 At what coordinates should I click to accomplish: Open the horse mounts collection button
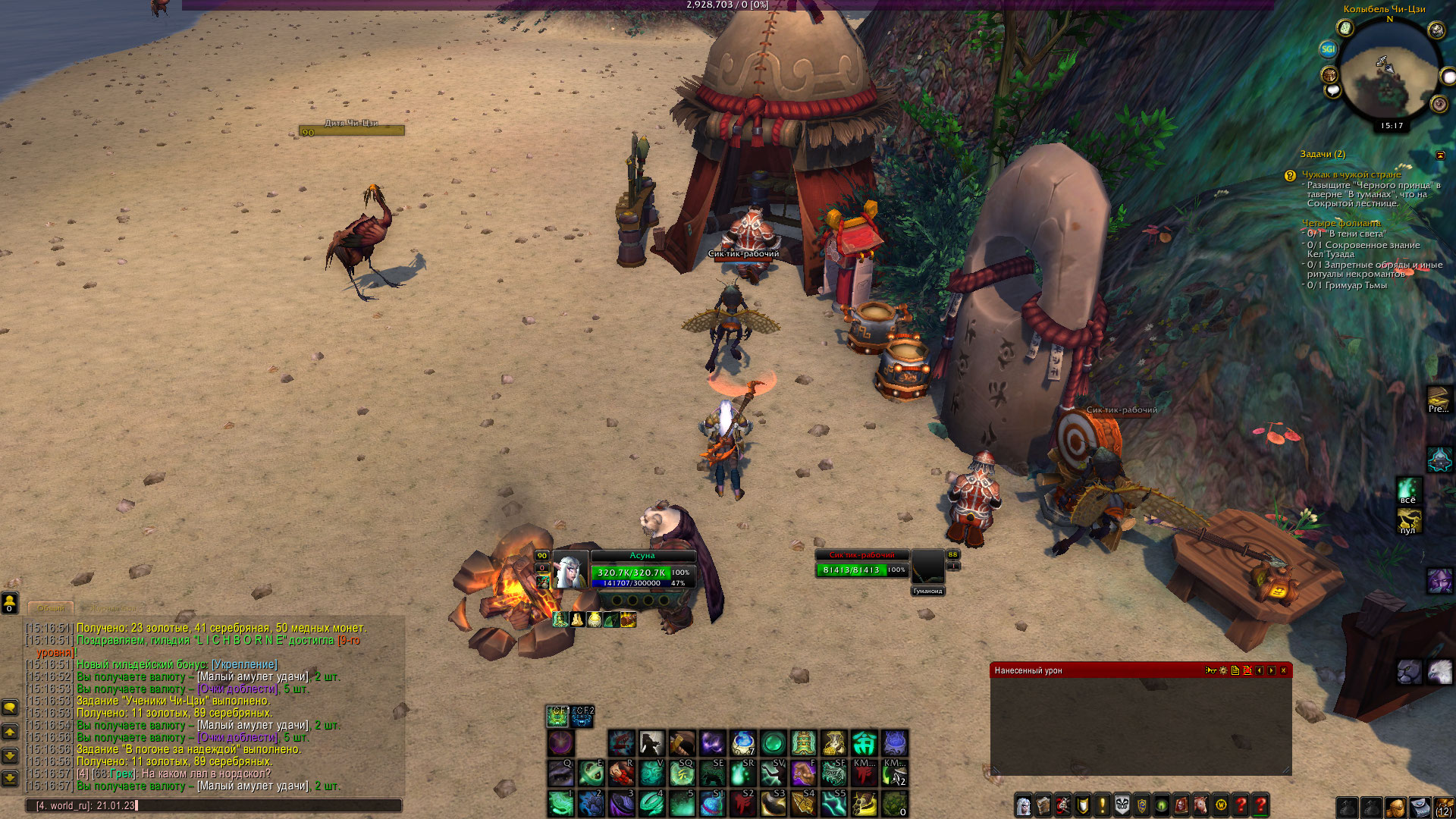[1201, 805]
